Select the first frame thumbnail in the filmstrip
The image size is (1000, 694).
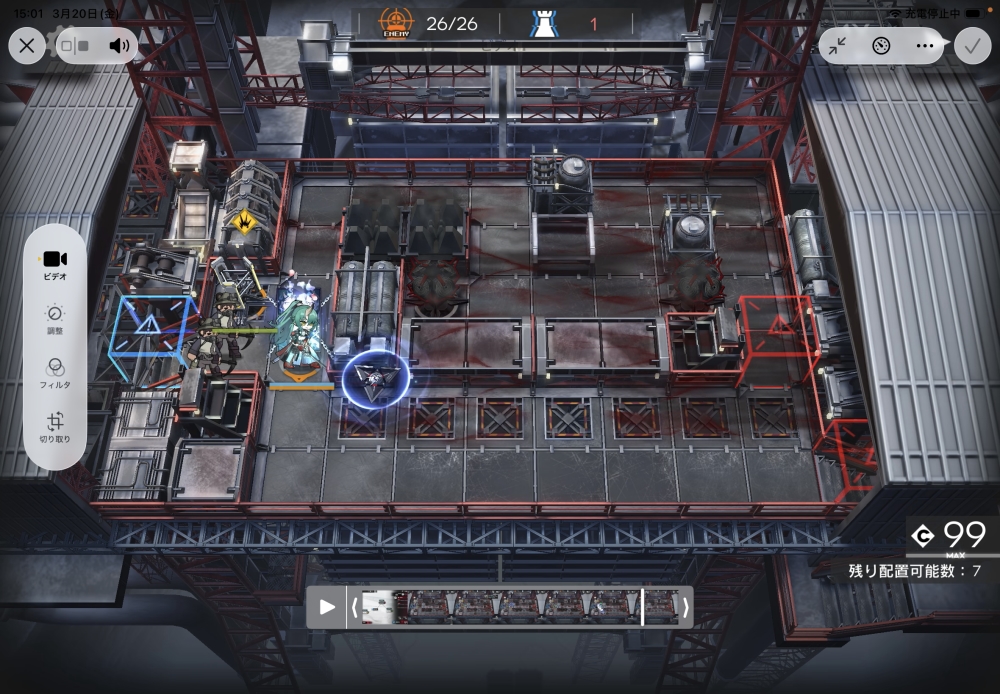tap(378, 607)
